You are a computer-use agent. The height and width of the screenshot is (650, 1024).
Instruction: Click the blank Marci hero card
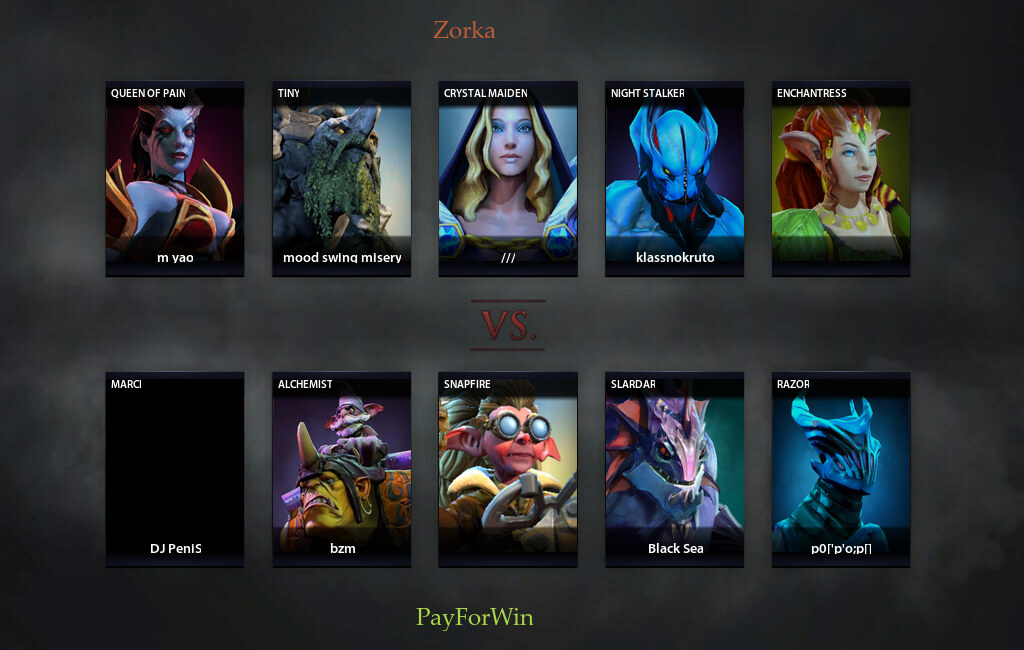coord(175,470)
